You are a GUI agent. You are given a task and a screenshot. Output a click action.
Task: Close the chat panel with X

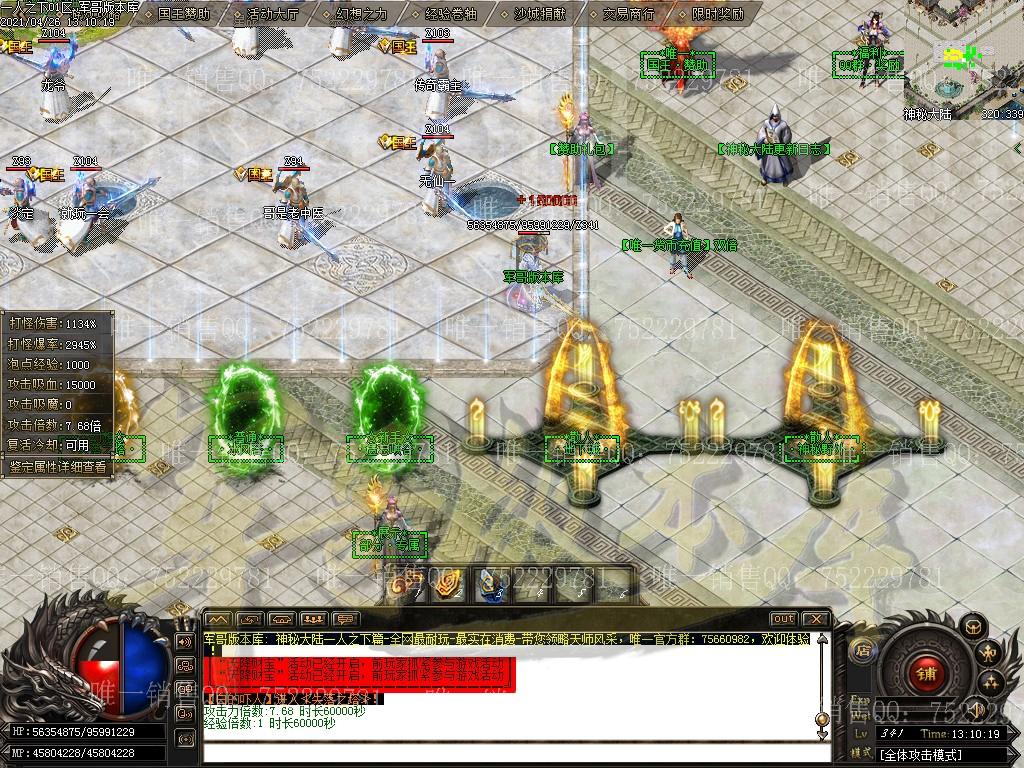click(815, 619)
